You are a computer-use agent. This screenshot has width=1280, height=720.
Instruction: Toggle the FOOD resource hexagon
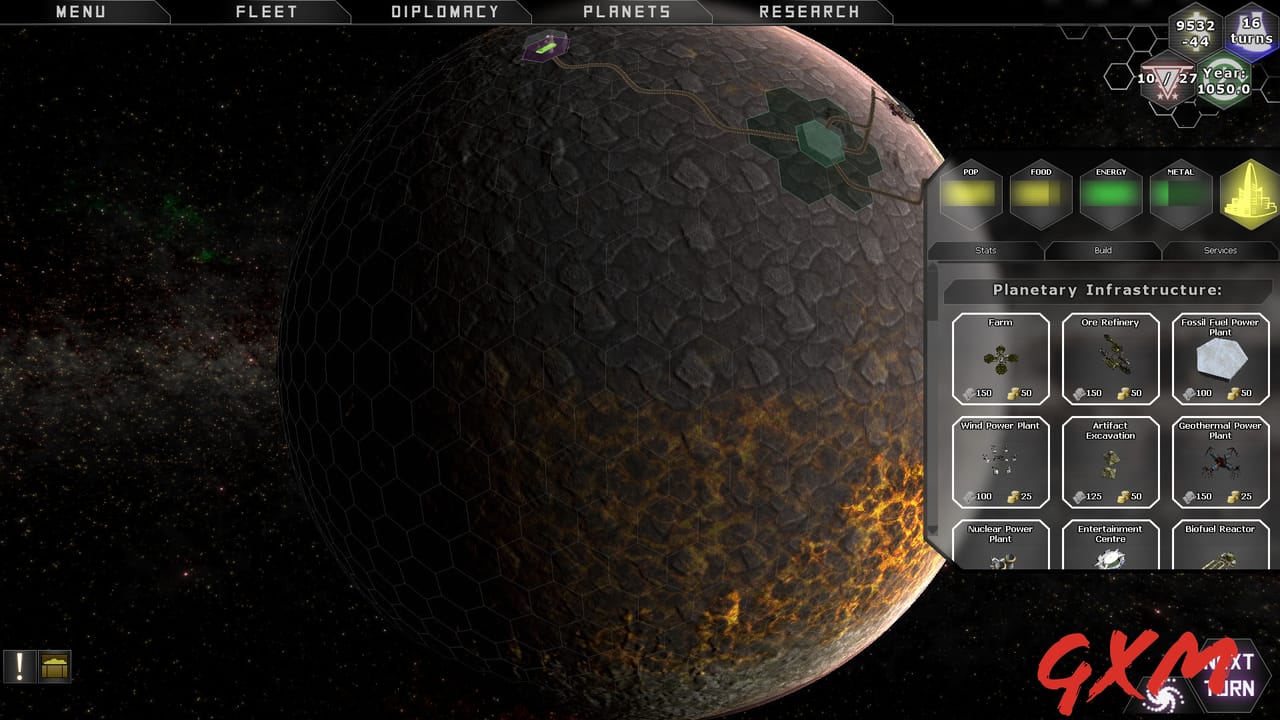(x=1040, y=194)
